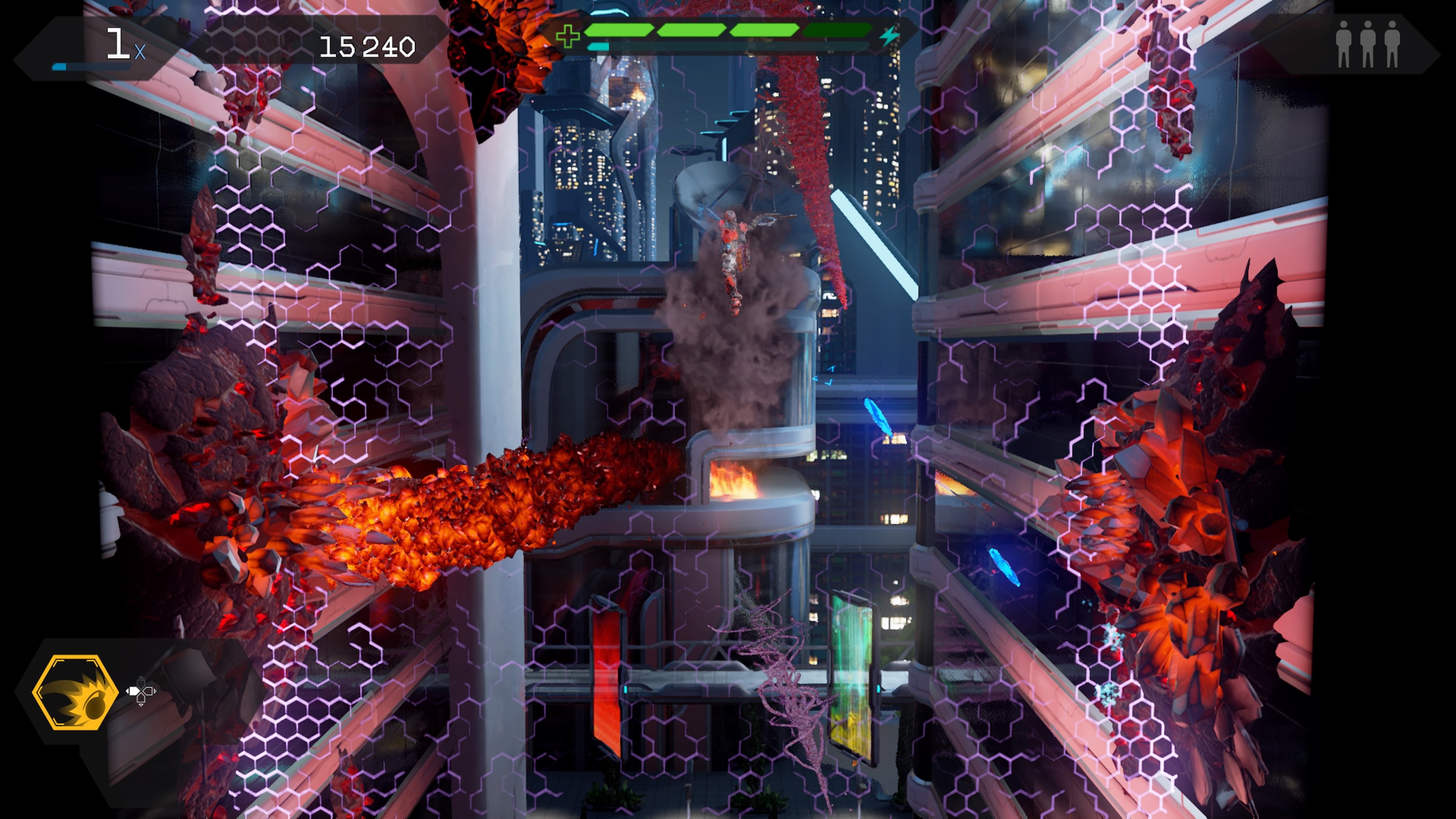Click the d-pad selector next to the bomb augment
This screenshot has width=1456, height=819.
tap(141, 691)
